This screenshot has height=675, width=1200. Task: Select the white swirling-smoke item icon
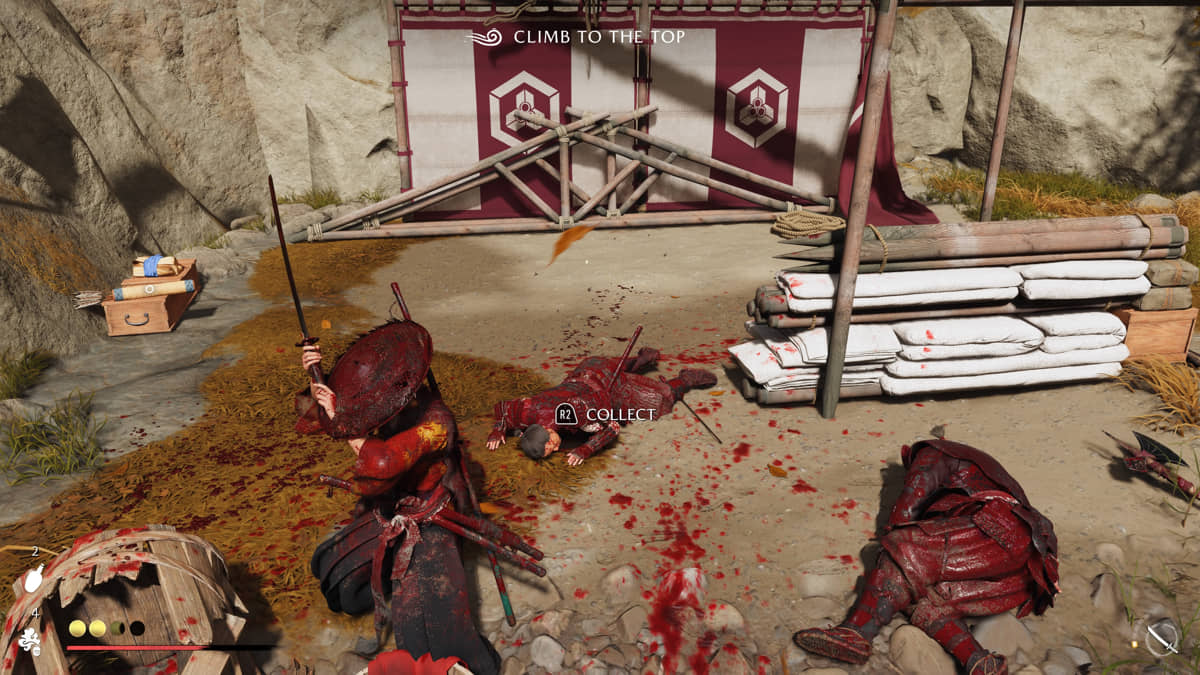[30, 640]
